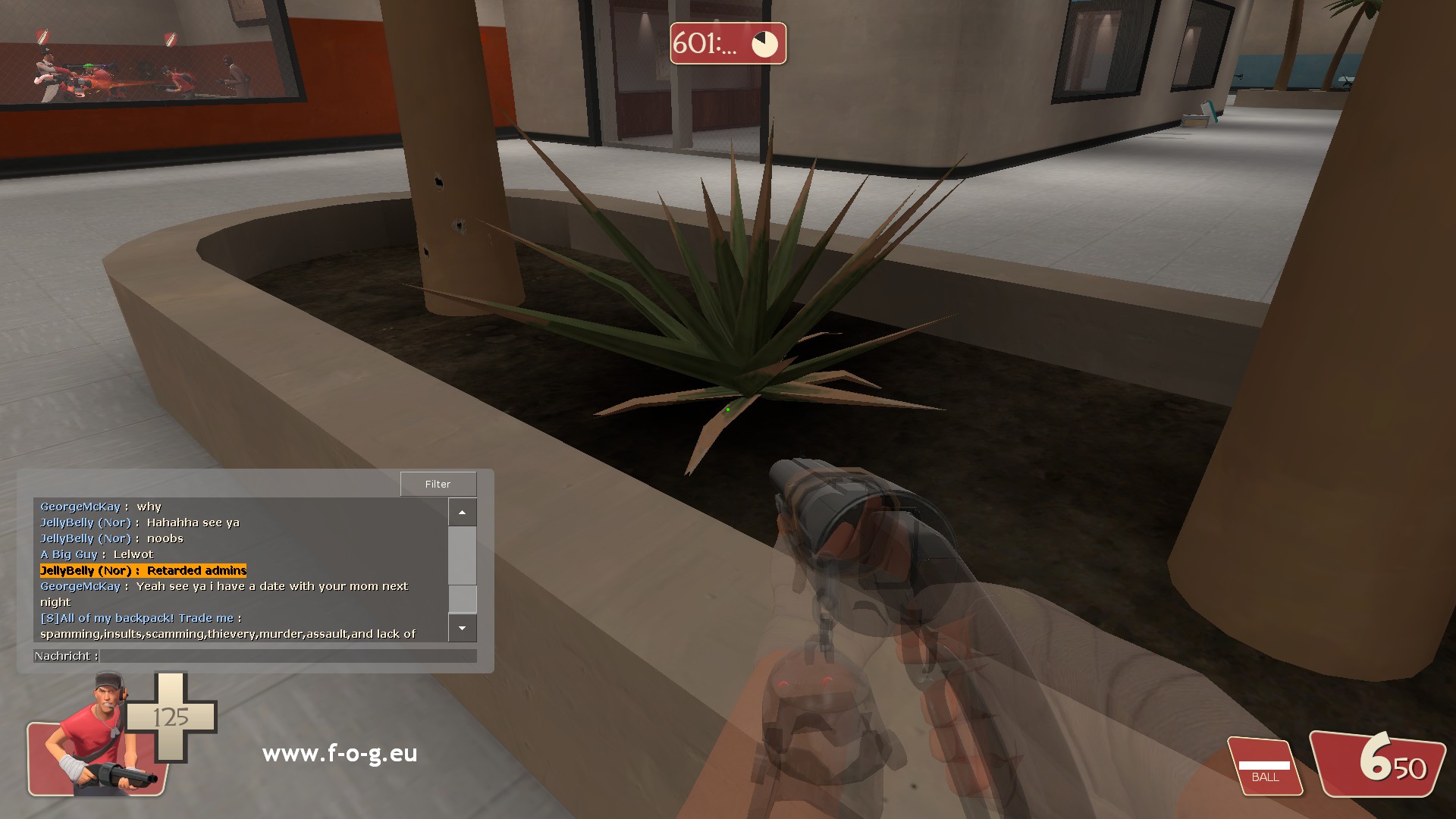This screenshot has width=1456, height=819.
Task: Click the chat scroll down arrow
Action: click(462, 628)
